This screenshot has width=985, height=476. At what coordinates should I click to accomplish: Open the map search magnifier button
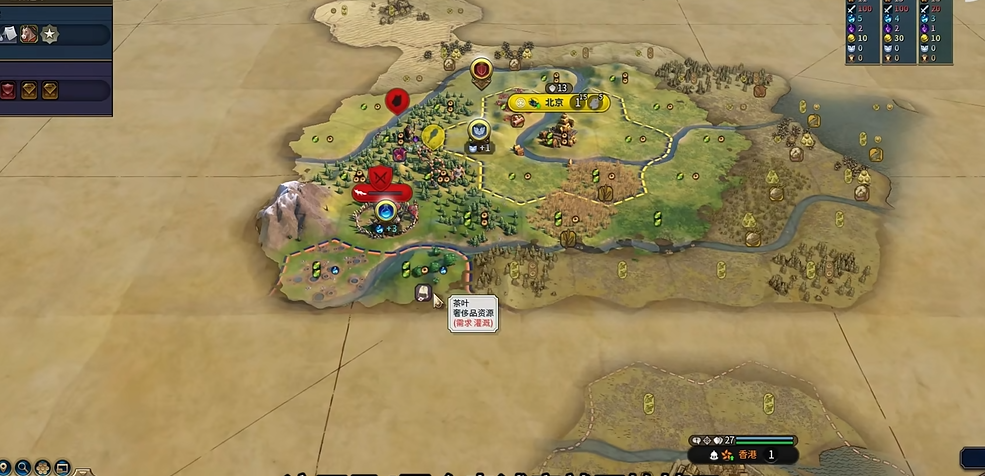pos(23,467)
